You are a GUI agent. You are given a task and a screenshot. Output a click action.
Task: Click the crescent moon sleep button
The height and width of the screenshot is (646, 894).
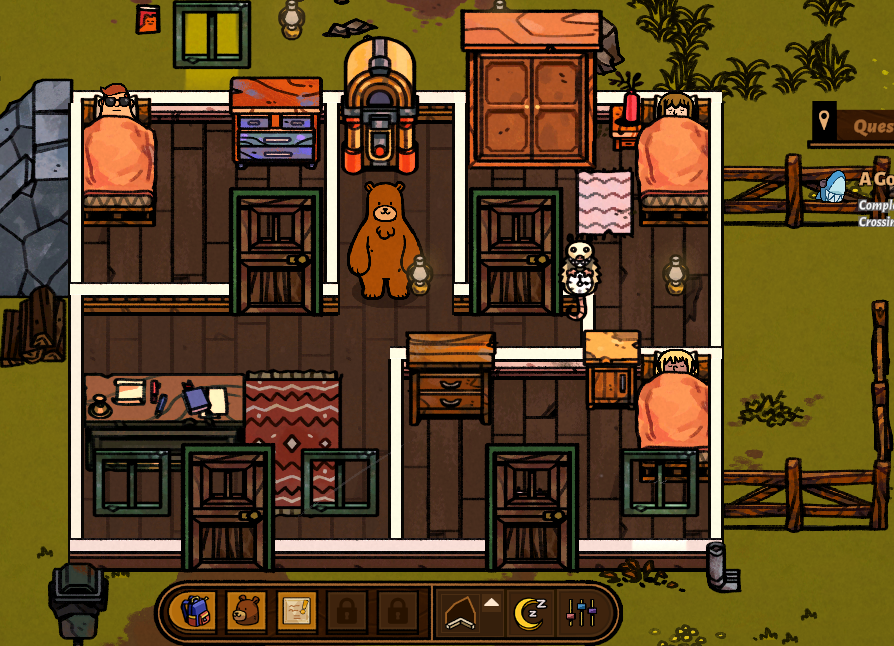529,612
